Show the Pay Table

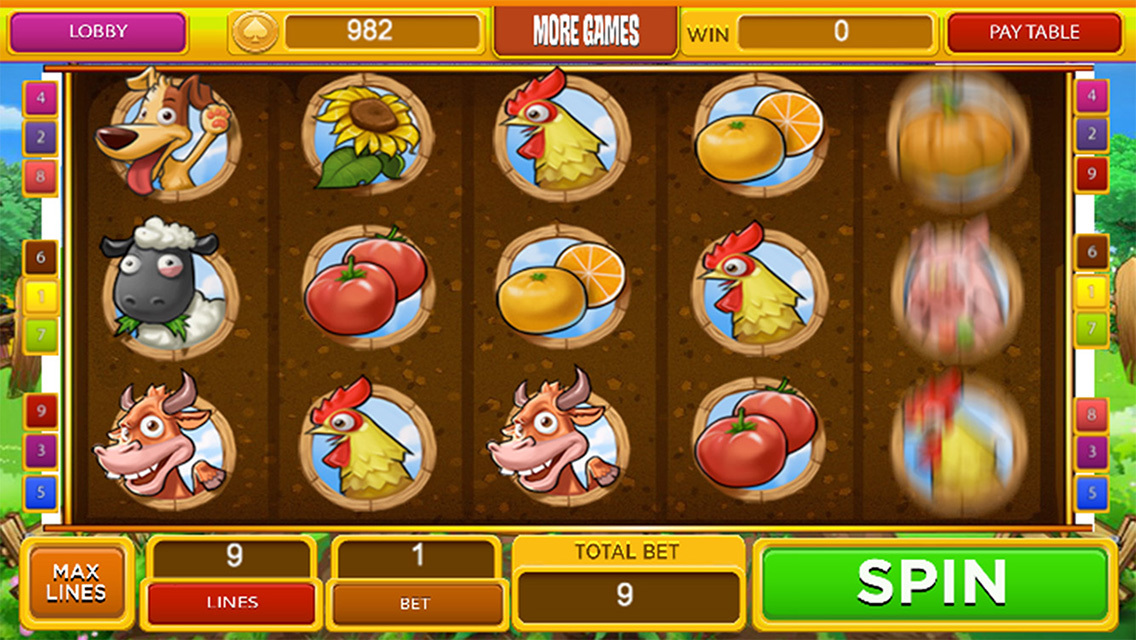pos(1034,32)
